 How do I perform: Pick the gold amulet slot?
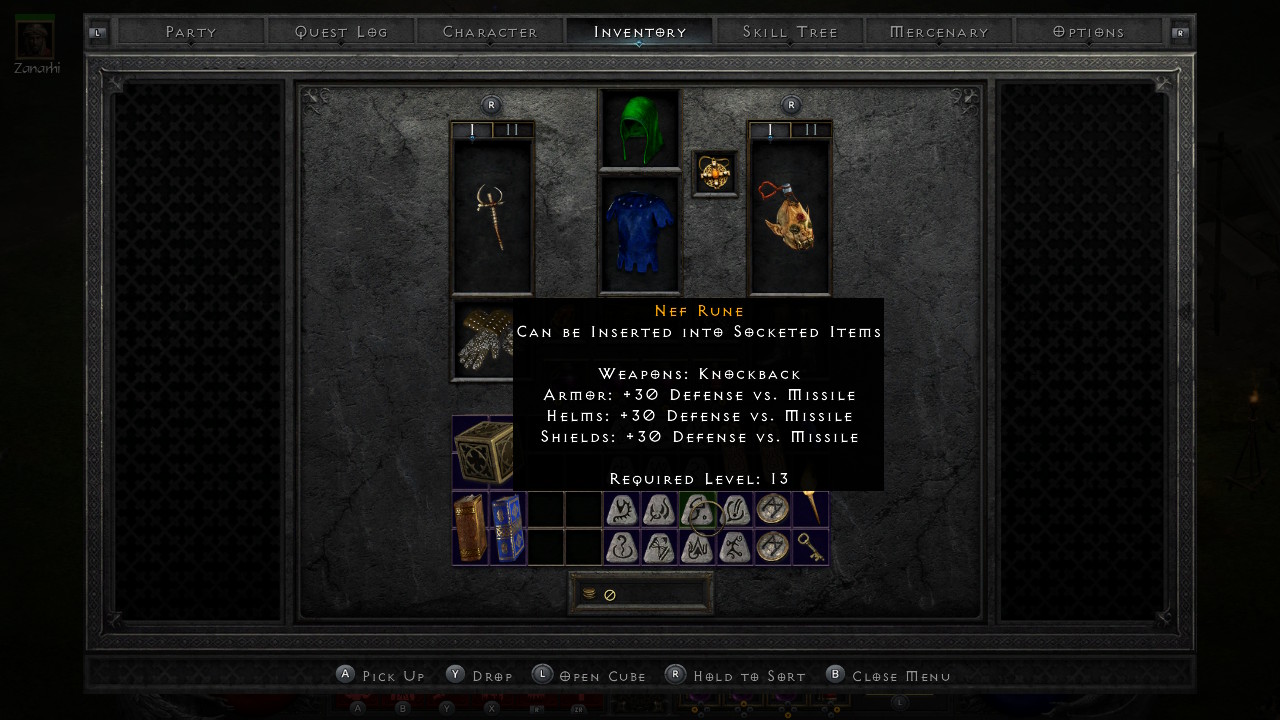coord(715,173)
